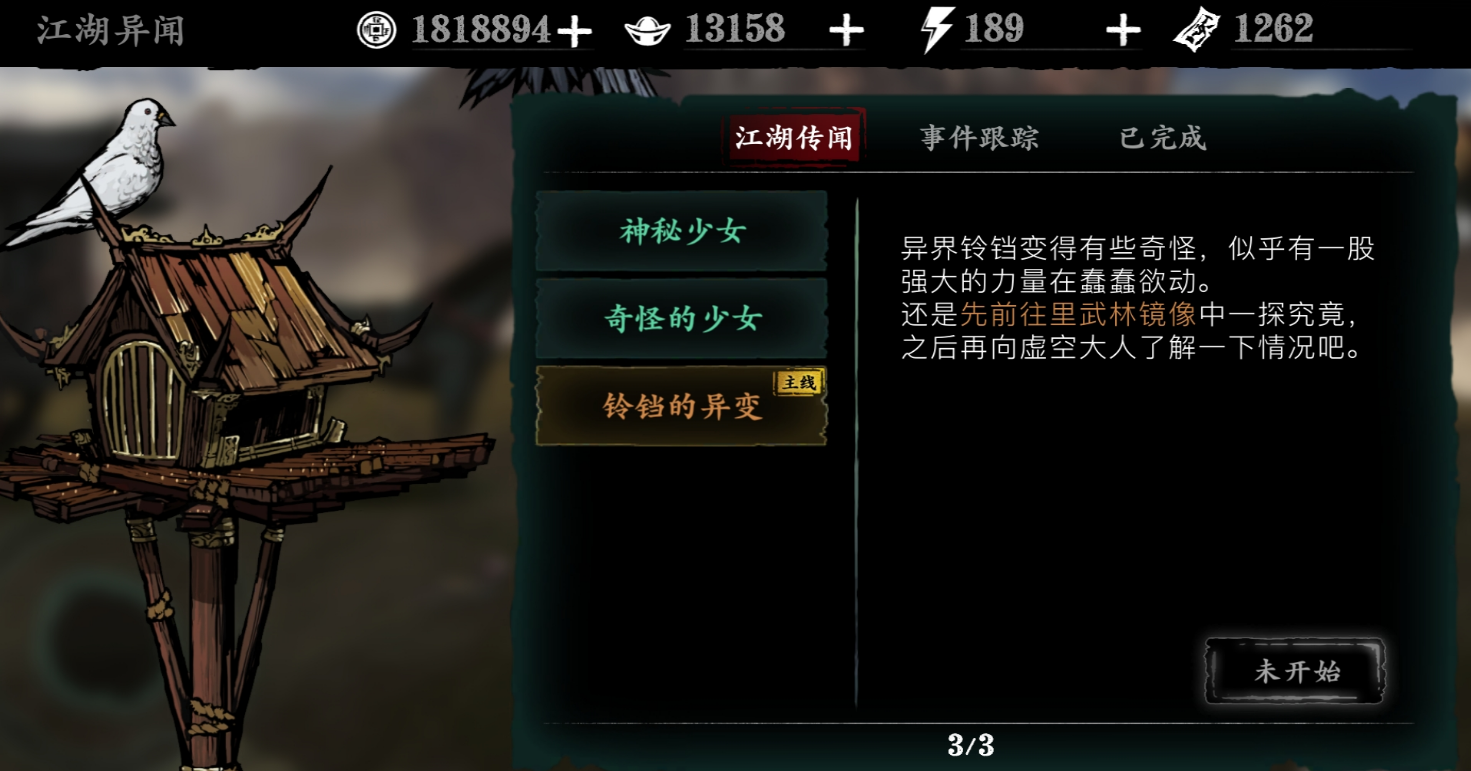Switch to the 事件跟踪 tab

coord(978,138)
